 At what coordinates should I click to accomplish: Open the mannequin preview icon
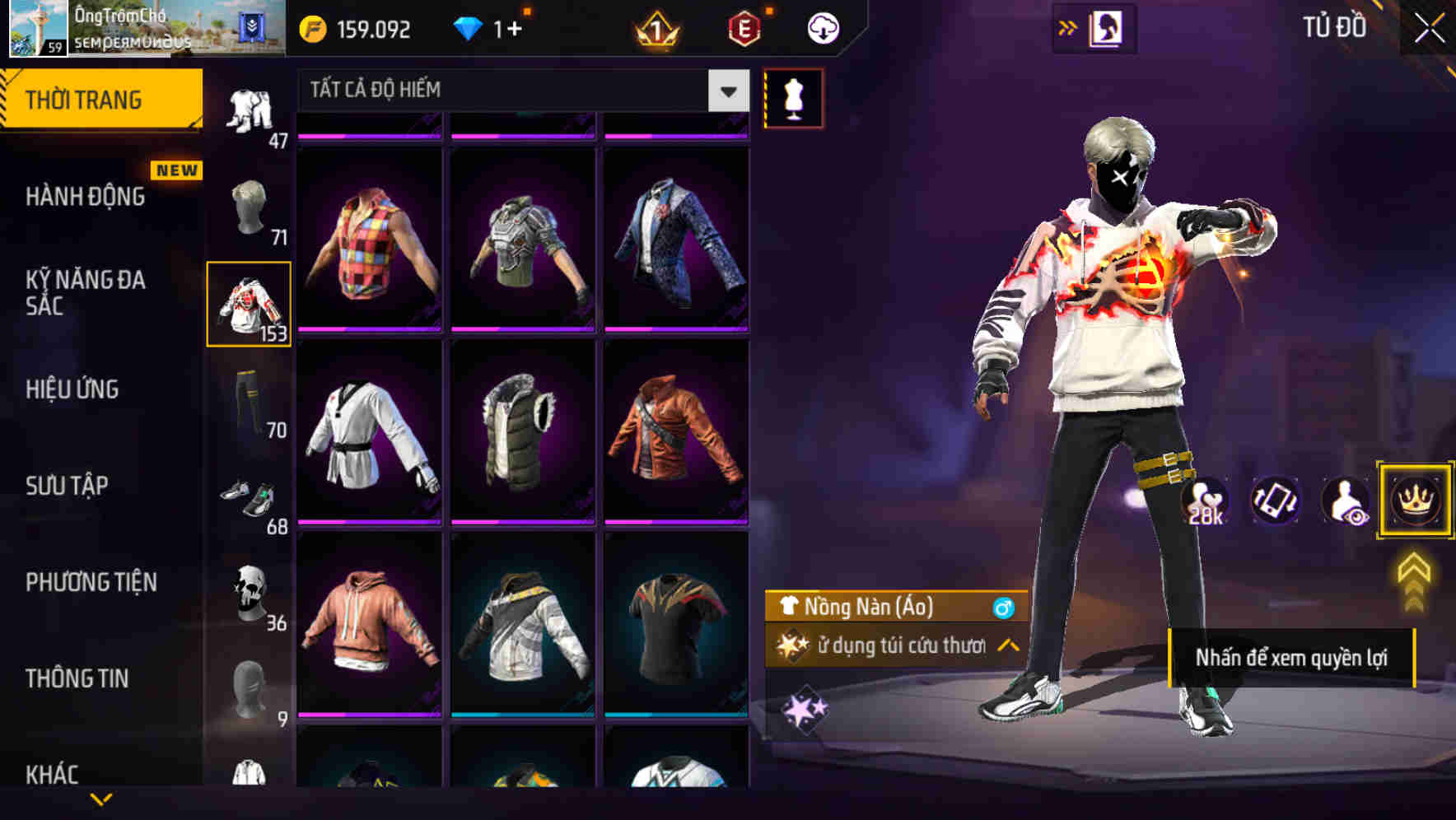click(793, 97)
